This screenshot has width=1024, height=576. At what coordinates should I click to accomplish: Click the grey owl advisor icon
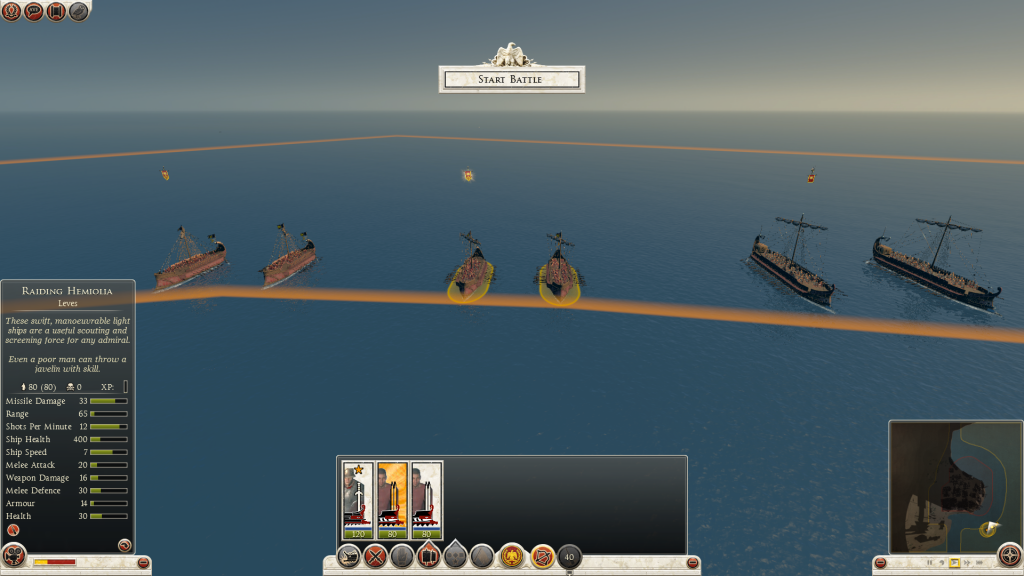[x=78, y=11]
